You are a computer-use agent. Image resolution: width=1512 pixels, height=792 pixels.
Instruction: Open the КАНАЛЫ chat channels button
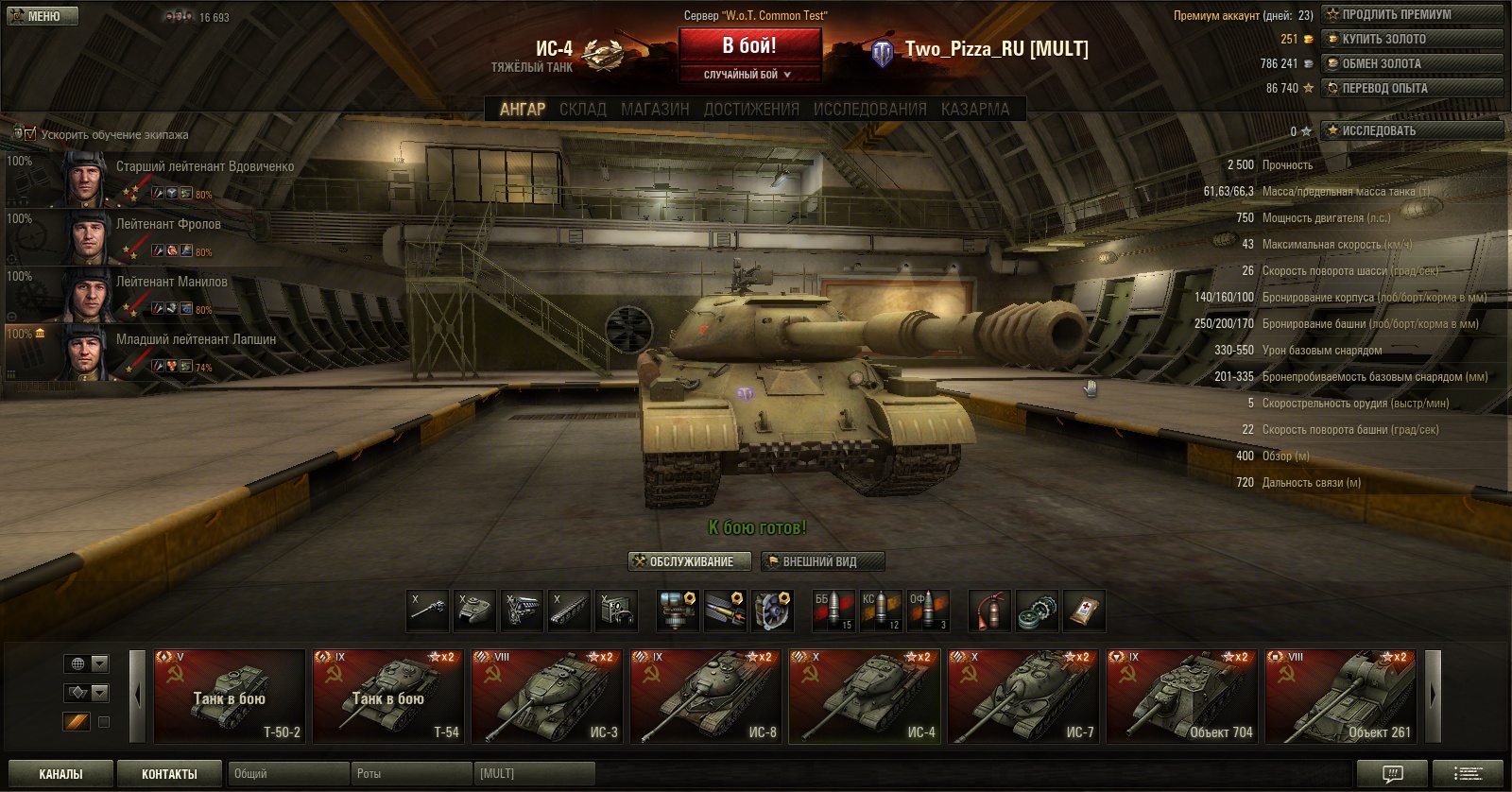pos(60,774)
